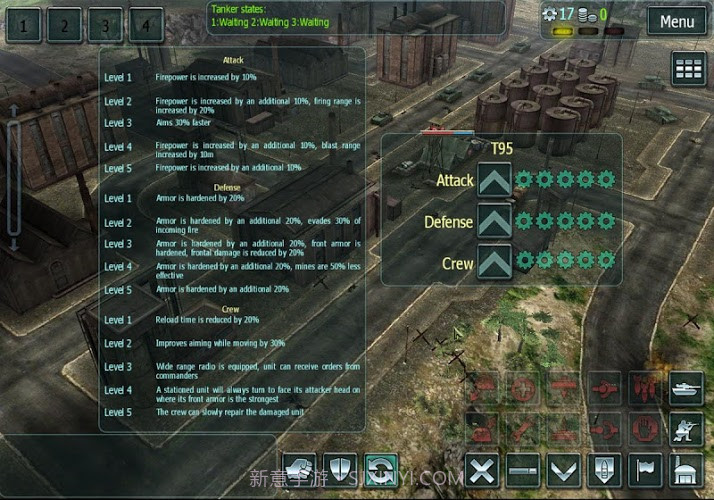This screenshot has height=500, width=714.
Task: Open the factory building icon
Action: point(688,469)
